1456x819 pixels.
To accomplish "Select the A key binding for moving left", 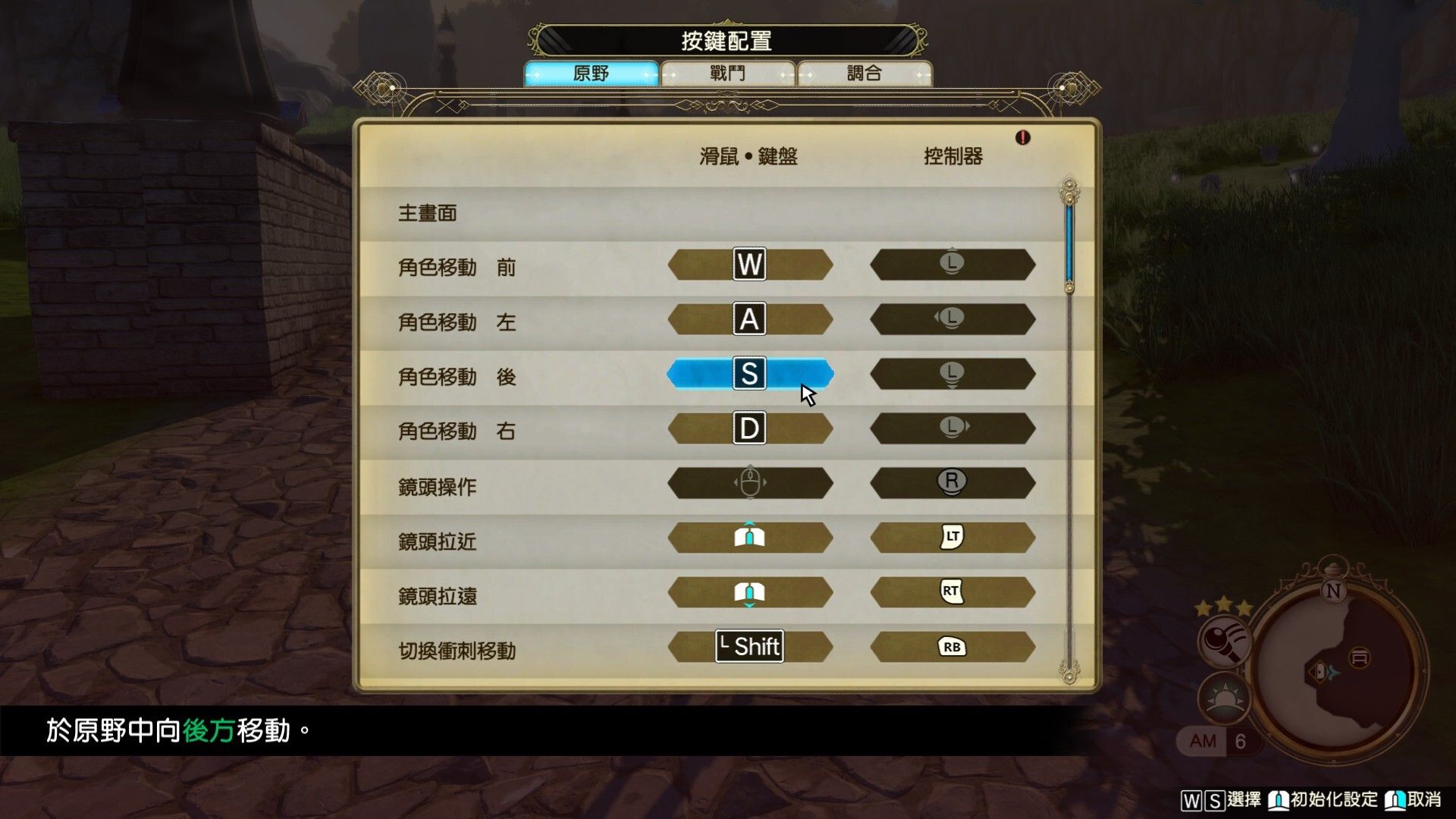I will click(x=749, y=318).
